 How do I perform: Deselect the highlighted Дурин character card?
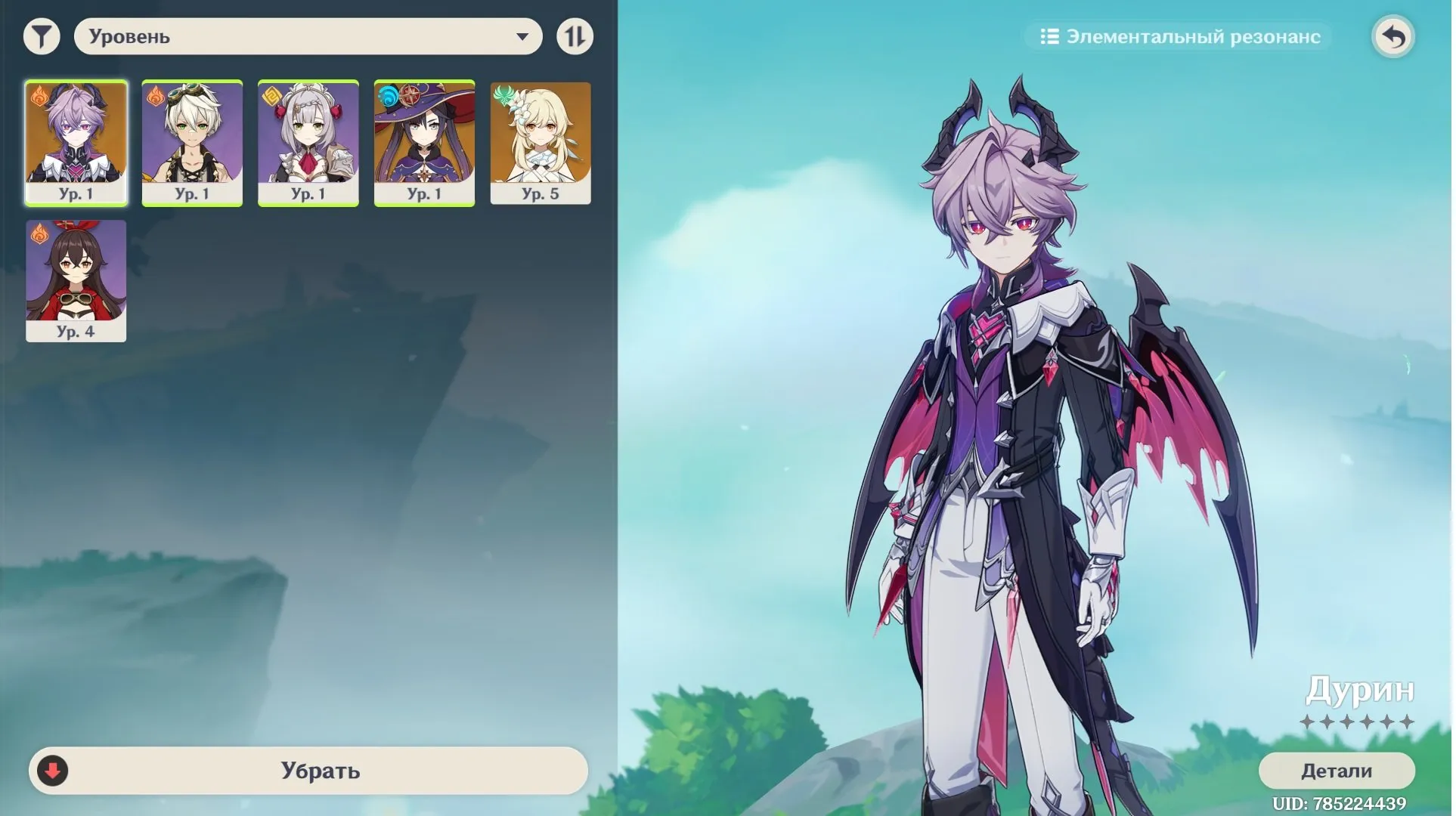(76, 140)
